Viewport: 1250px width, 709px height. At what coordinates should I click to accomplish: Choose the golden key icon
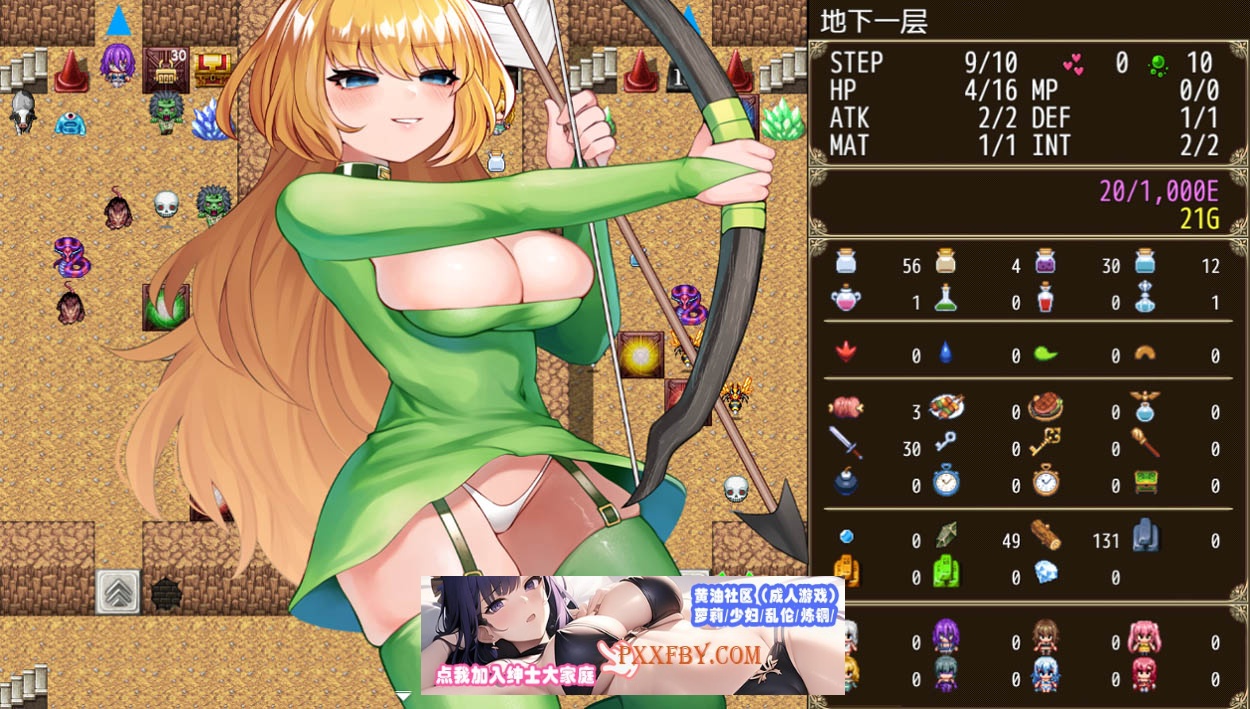click(1045, 443)
